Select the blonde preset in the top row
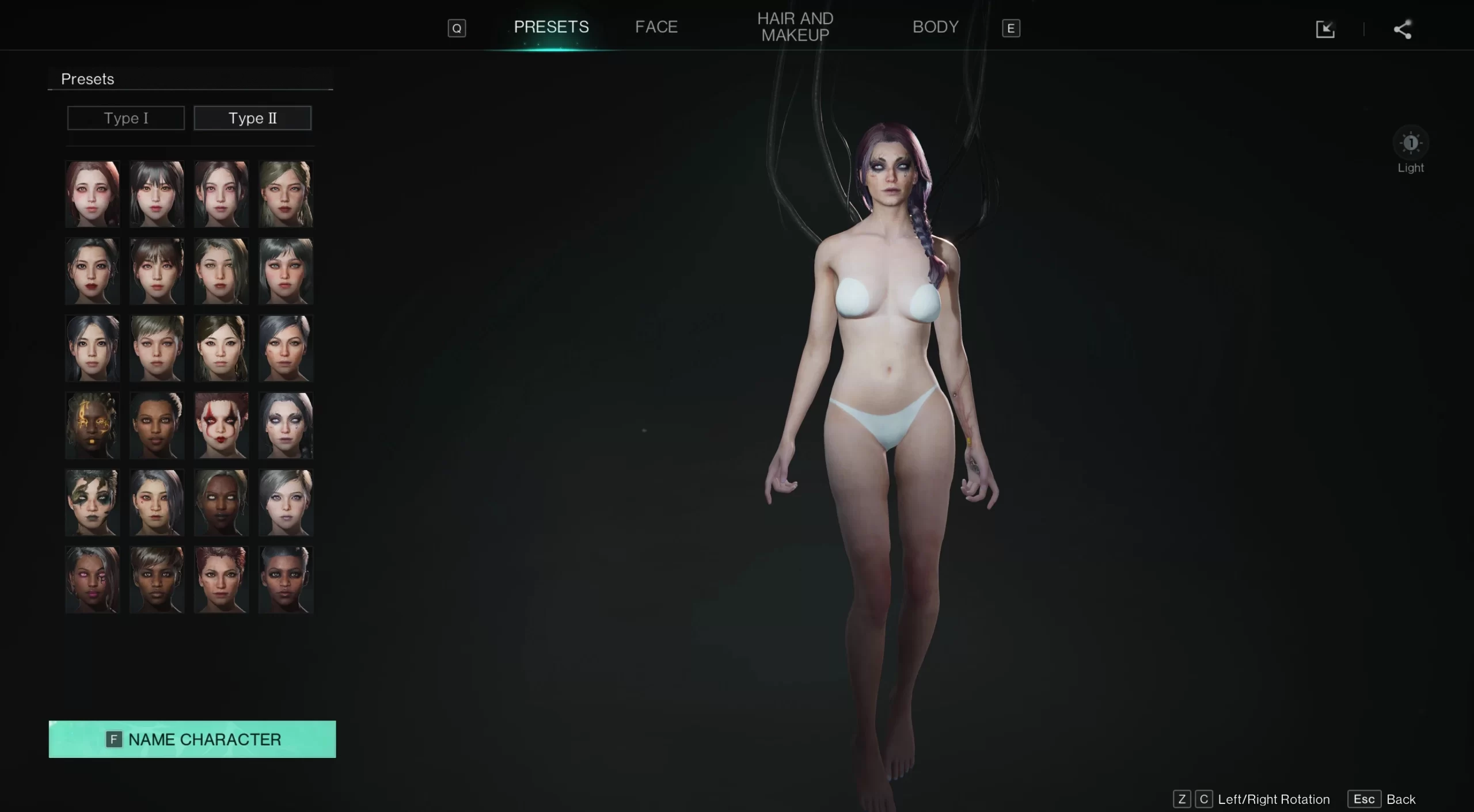 point(286,193)
